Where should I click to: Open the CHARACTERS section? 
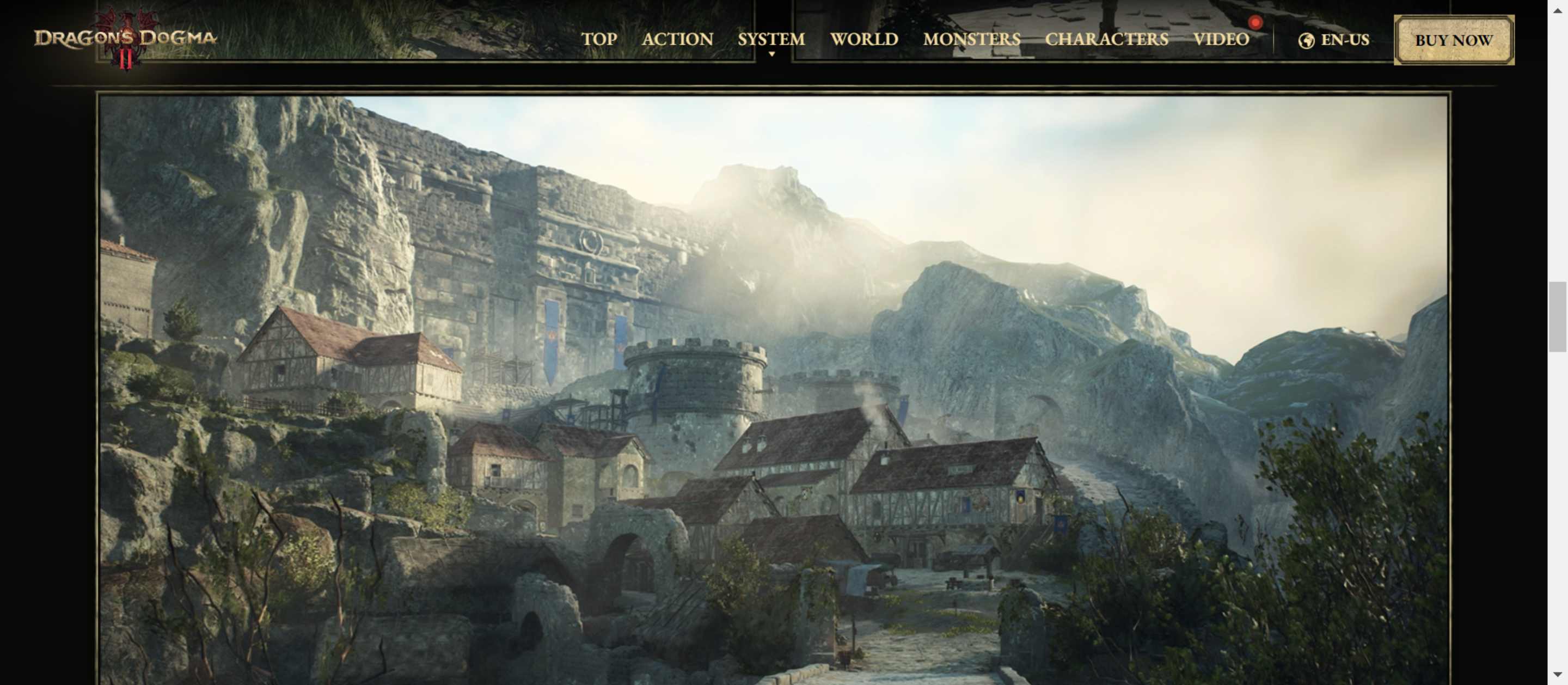click(1107, 40)
